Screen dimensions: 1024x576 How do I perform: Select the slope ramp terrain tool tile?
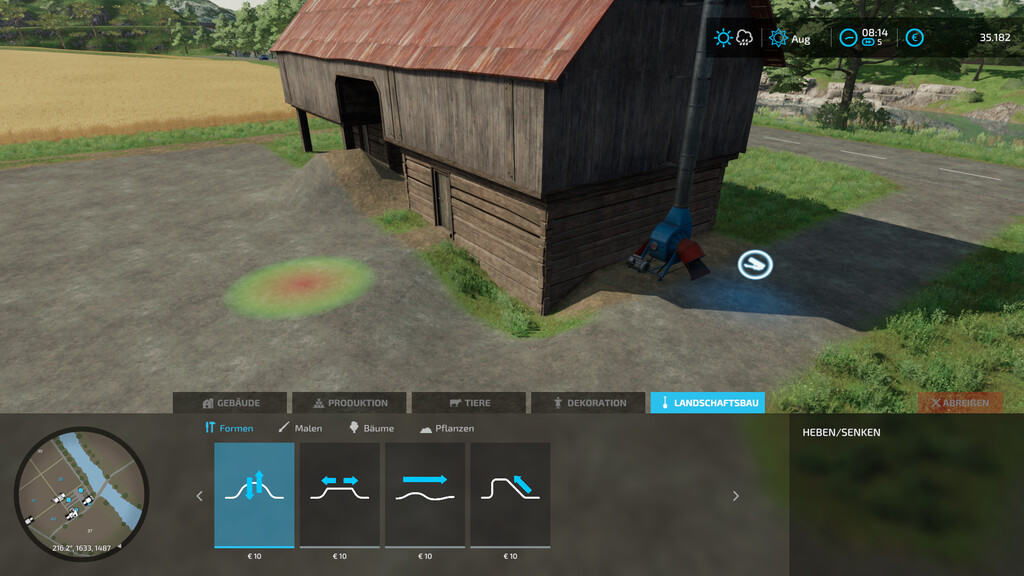coord(510,495)
